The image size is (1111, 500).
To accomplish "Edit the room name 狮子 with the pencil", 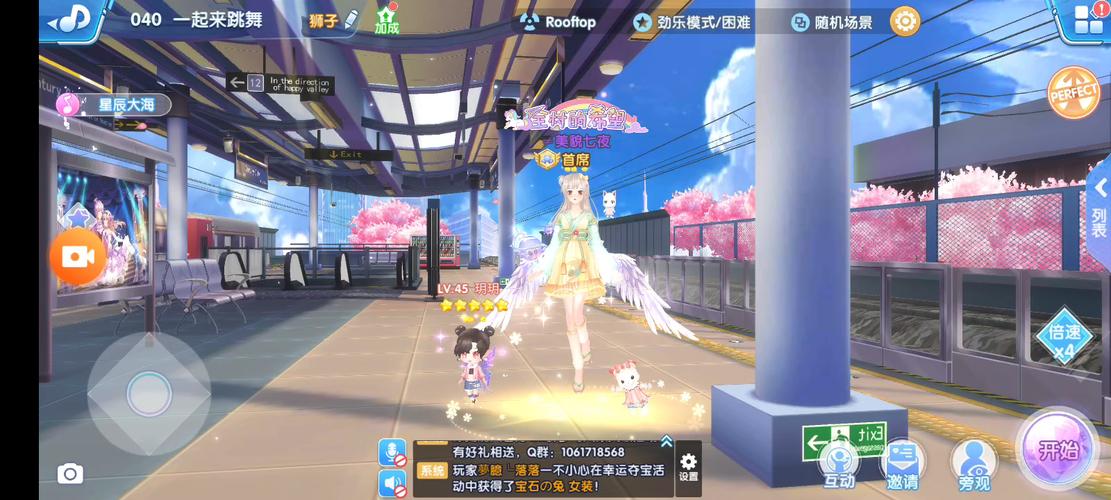I will (x=333, y=20).
